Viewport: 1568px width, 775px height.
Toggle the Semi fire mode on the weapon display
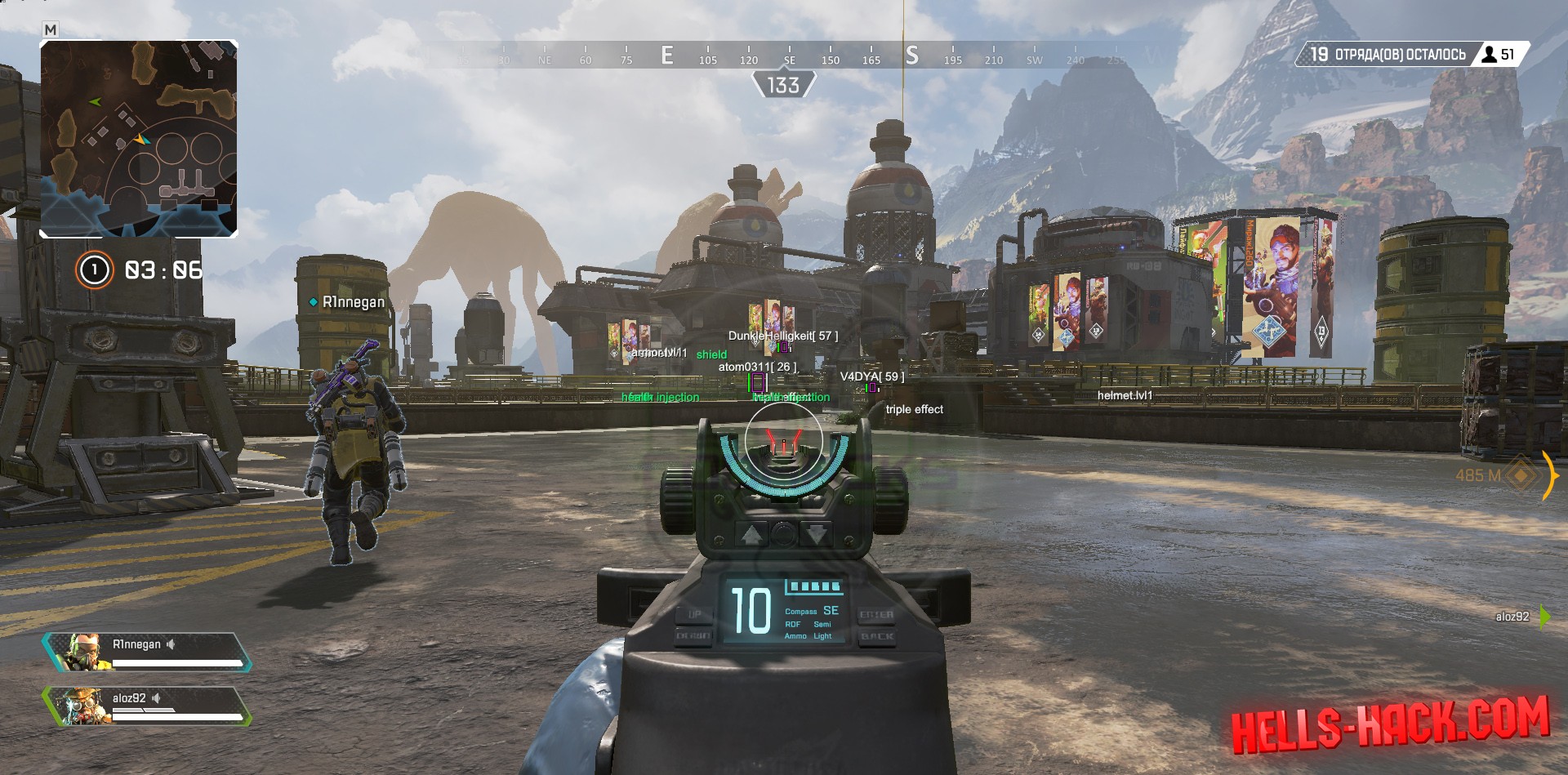pyautogui.click(x=823, y=624)
